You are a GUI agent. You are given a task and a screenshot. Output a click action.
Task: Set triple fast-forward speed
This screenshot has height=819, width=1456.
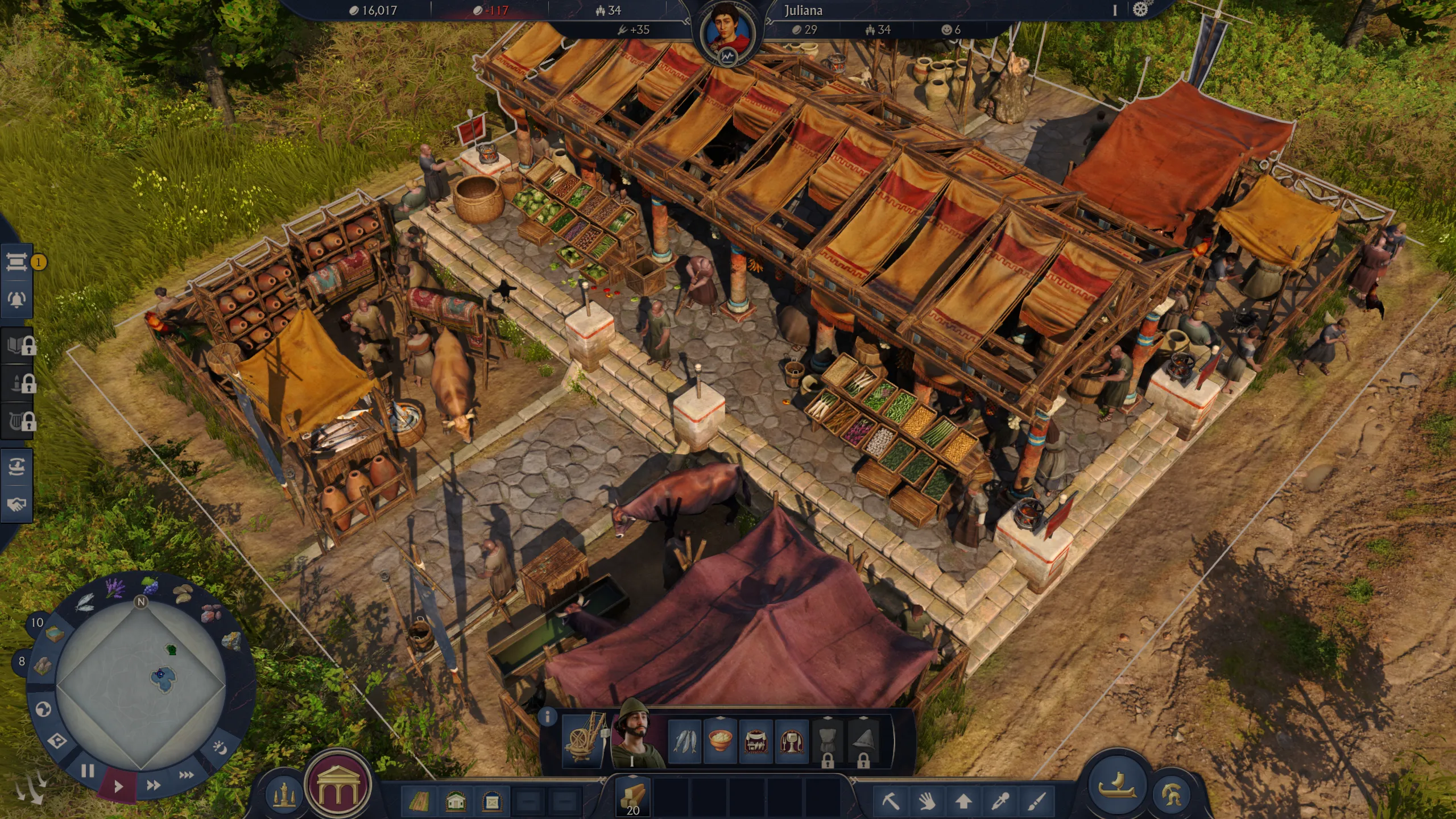pyautogui.click(x=186, y=775)
